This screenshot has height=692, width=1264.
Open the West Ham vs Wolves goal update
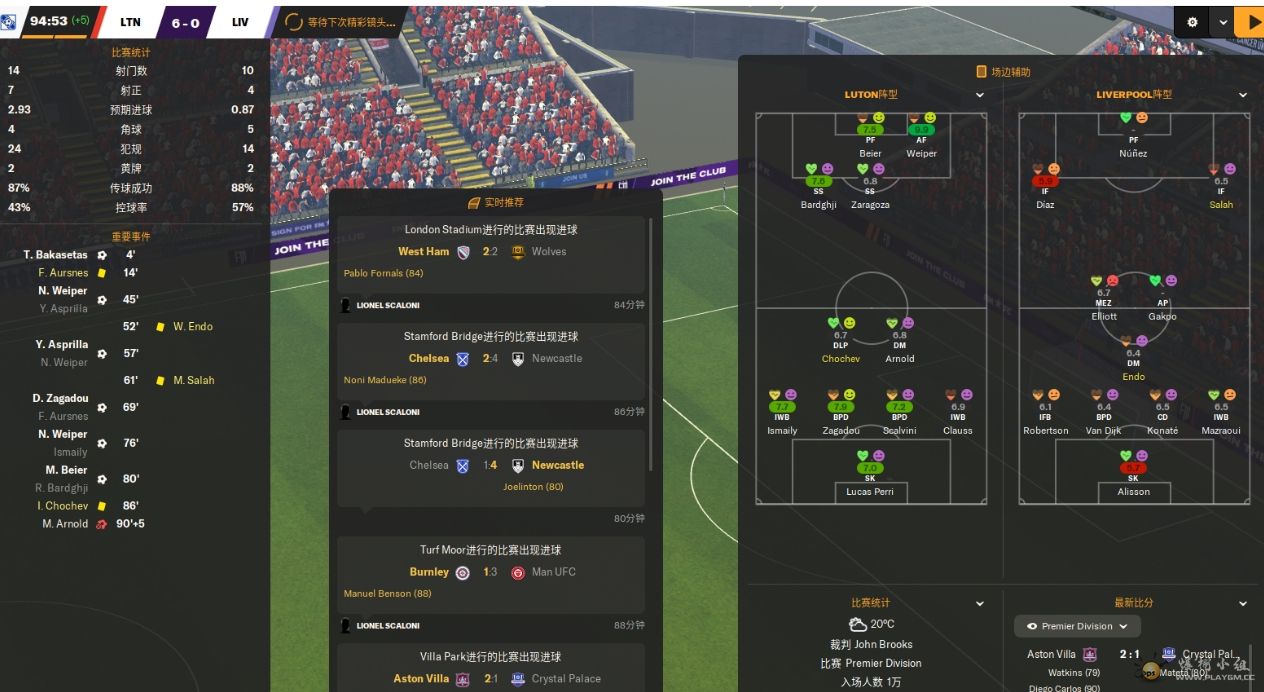490,251
